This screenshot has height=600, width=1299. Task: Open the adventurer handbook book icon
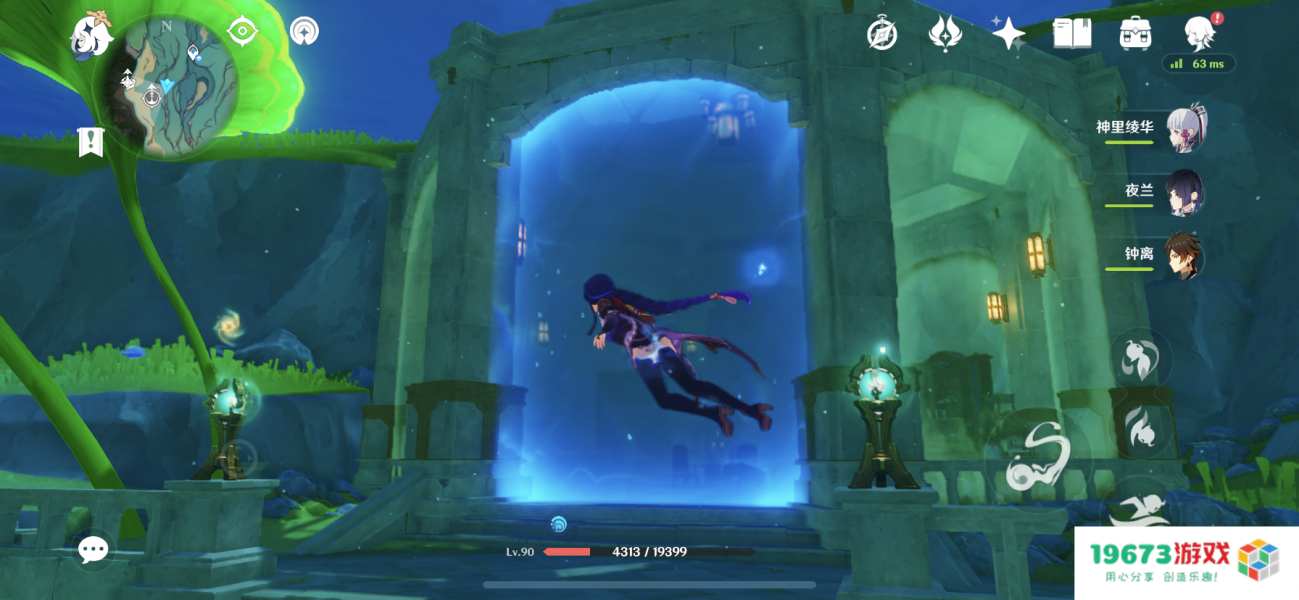coord(1072,34)
